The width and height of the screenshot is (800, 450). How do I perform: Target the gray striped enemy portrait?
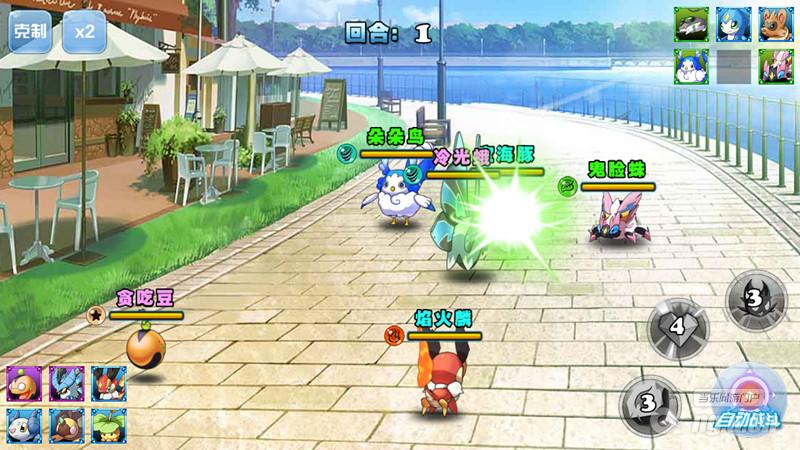point(691,24)
